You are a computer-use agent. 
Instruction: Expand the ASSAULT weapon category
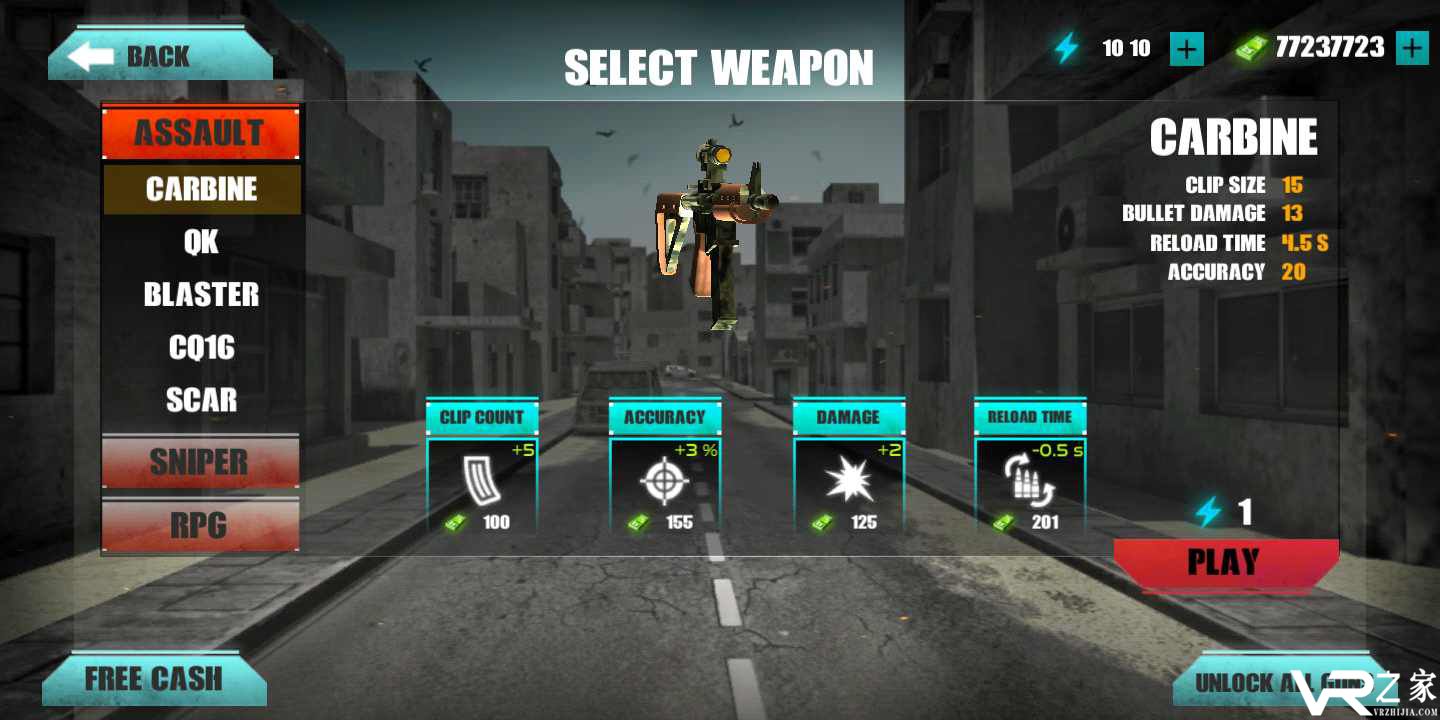point(200,131)
